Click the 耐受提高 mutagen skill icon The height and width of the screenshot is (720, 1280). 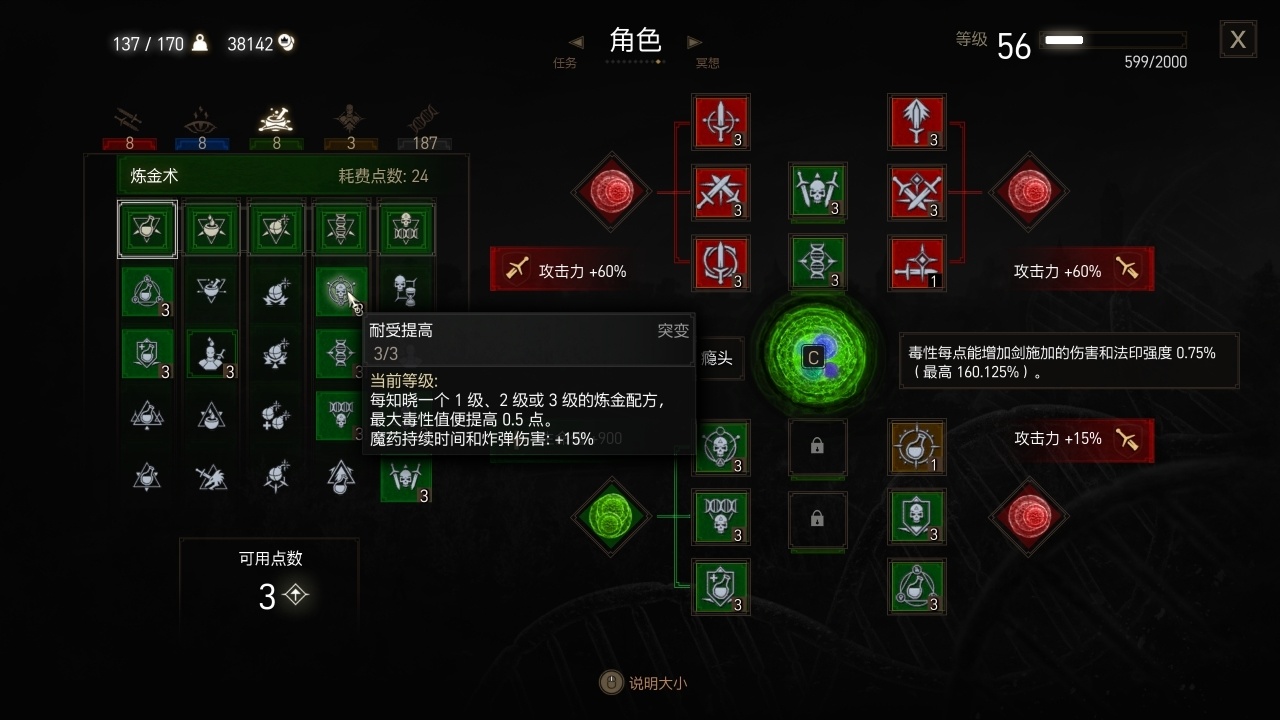tap(340, 291)
